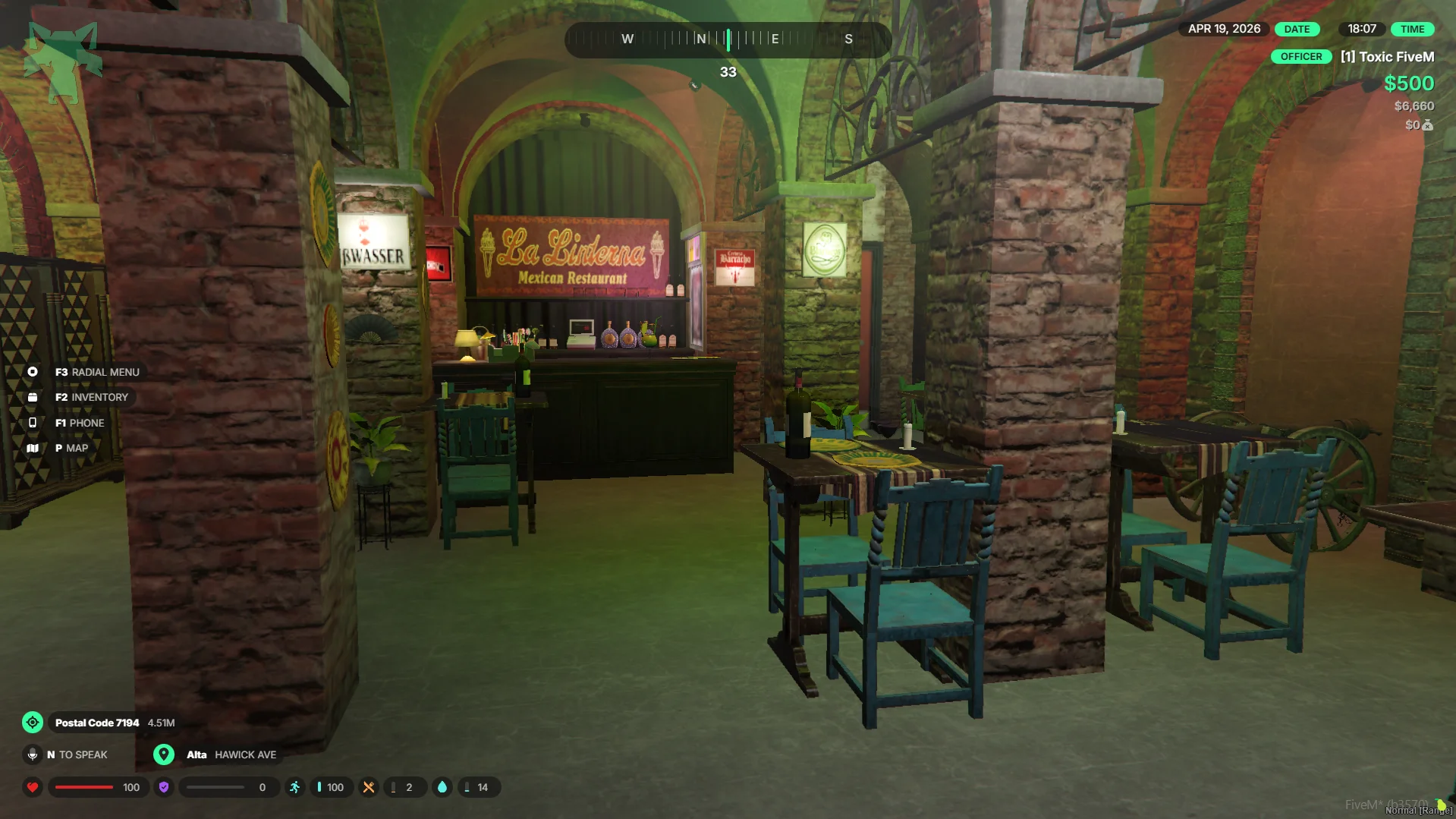Click the red heart health icon
This screenshot has height=819, width=1456.
[x=33, y=787]
